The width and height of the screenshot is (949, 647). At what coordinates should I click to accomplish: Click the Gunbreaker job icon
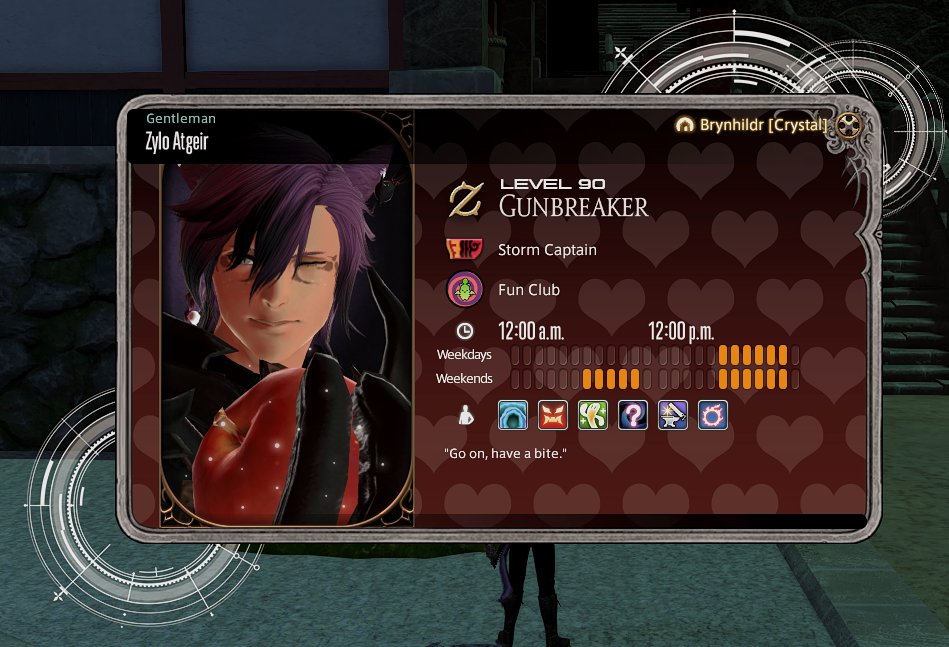[465, 199]
